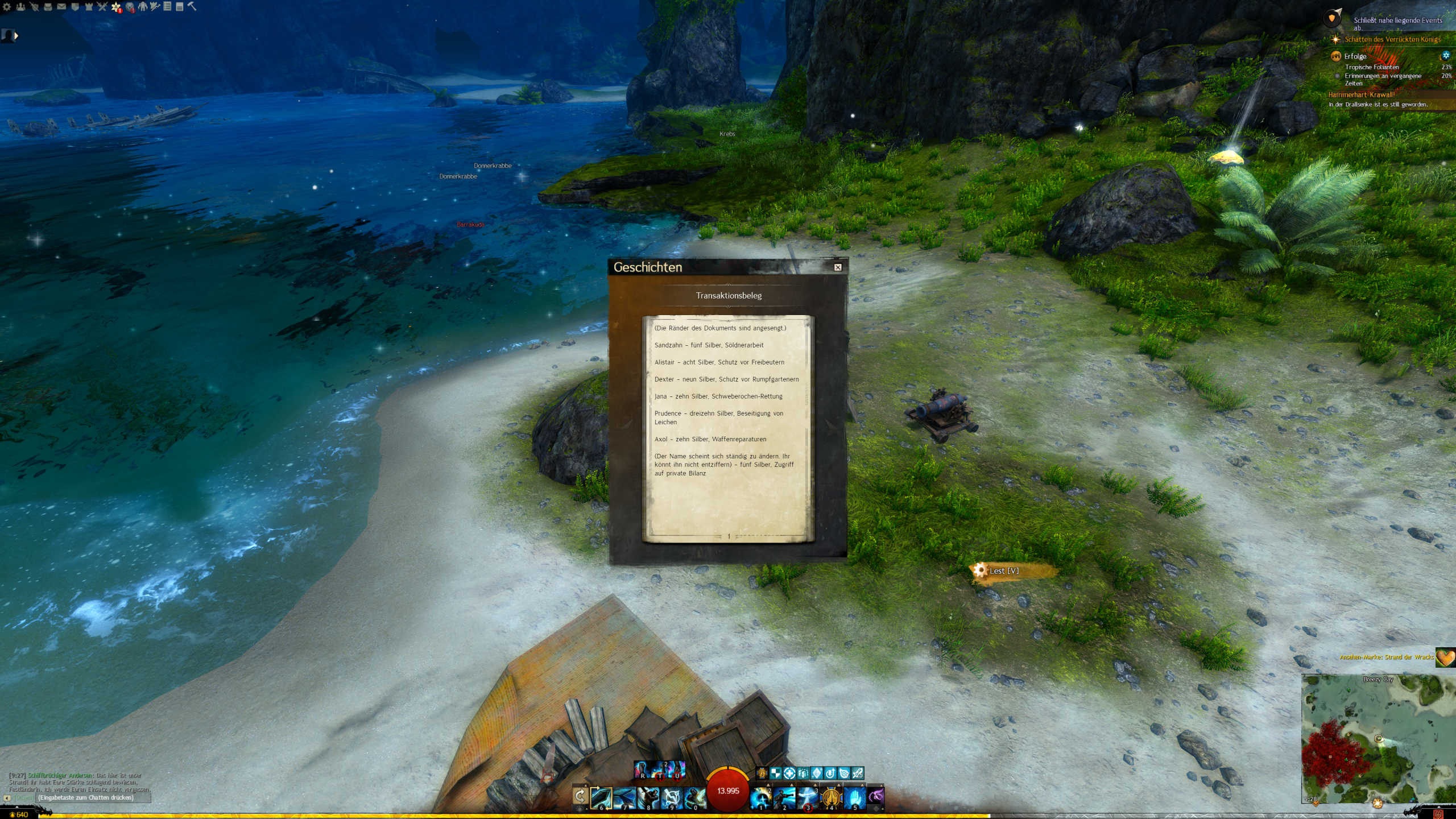Activate the glowing hand skill slot 5
1456x819 pixels.
coord(854,797)
